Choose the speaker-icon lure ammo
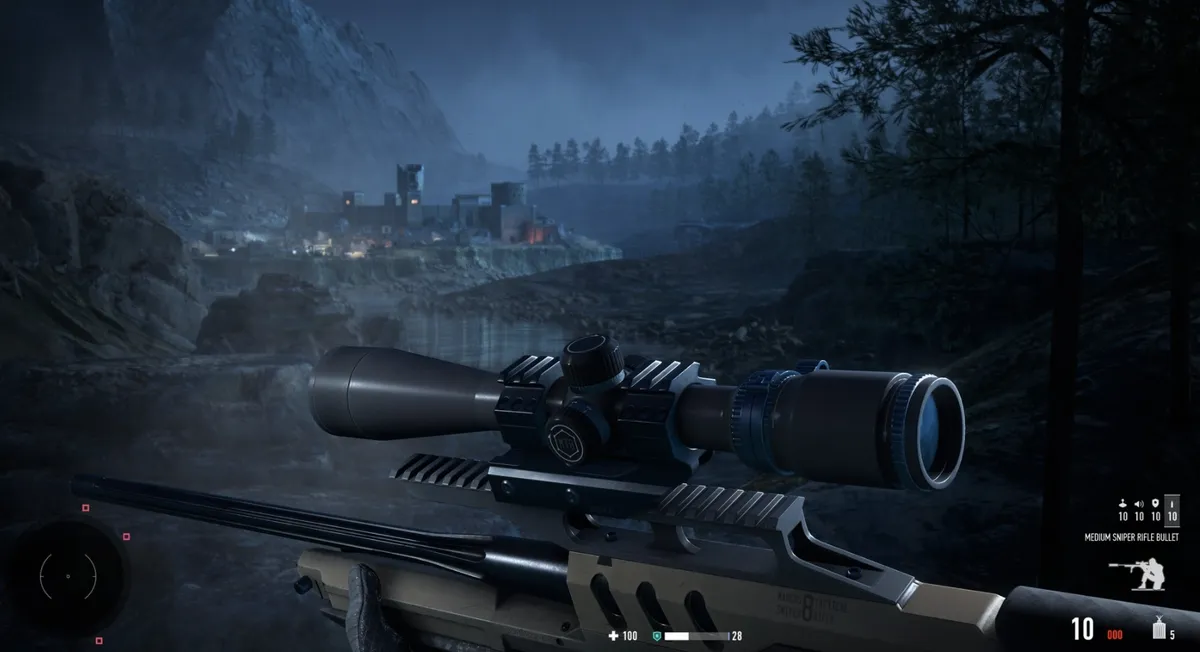The width and height of the screenshot is (1200, 652). coord(1139,510)
